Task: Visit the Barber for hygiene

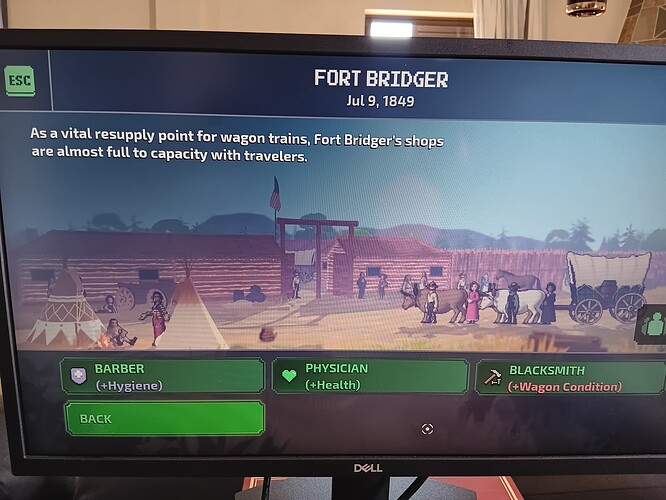Action: coord(162,376)
